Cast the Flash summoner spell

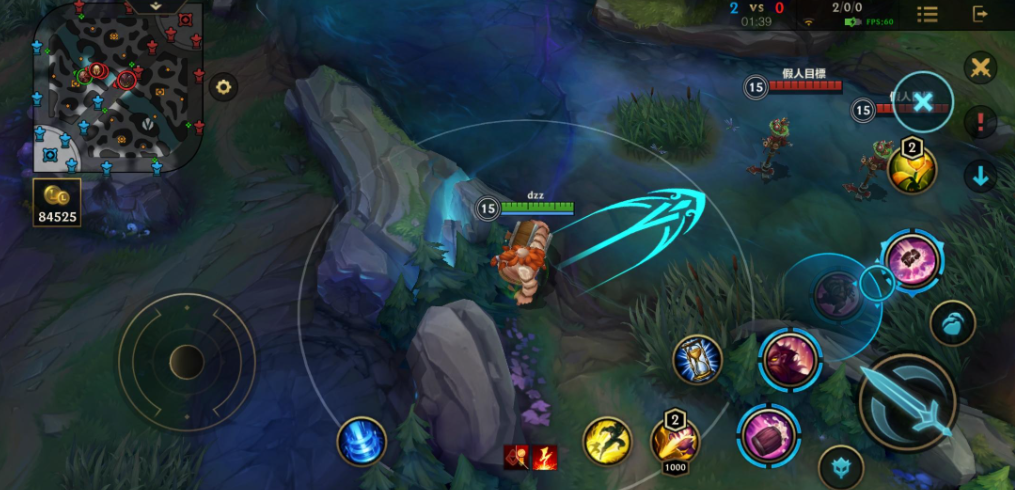(x=607, y=441)
